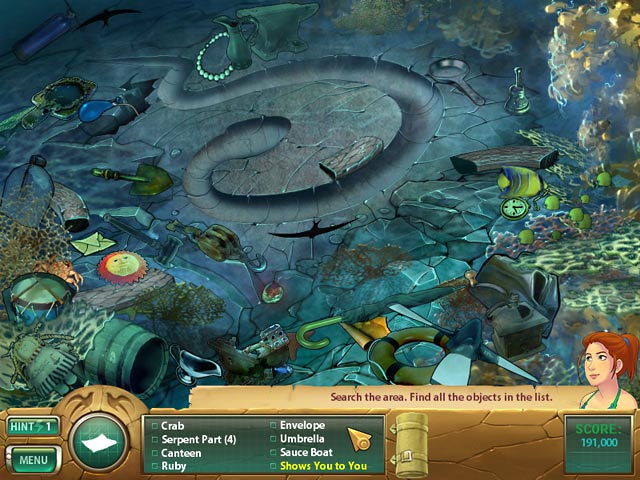
Task: Pick Ruby in the object list
Action: coord(174,466)
